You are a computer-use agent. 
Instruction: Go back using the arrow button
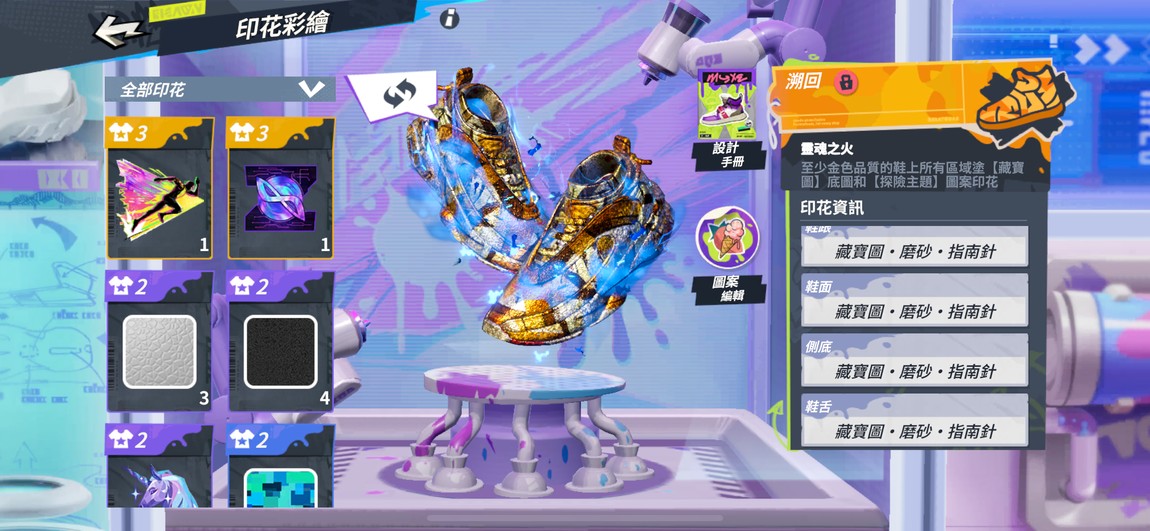pyautogui.click(x=119, y=30)
